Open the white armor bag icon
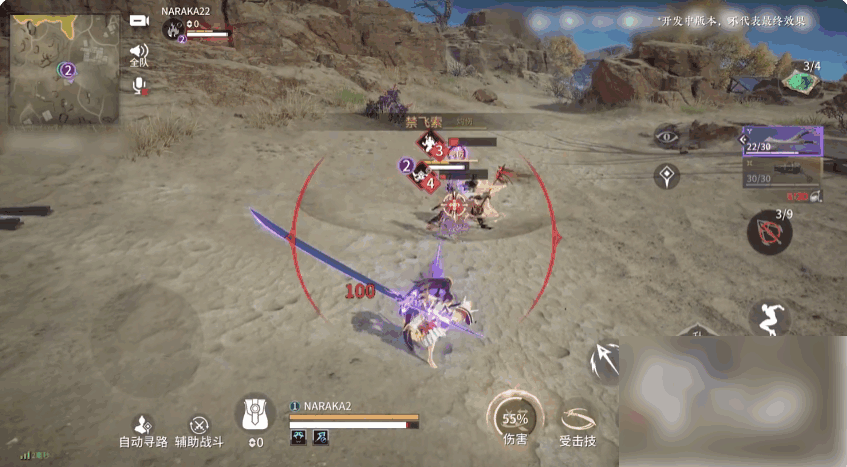Viewport: 847px width, 467px height. pyautogui.click(x=255, y=413)
